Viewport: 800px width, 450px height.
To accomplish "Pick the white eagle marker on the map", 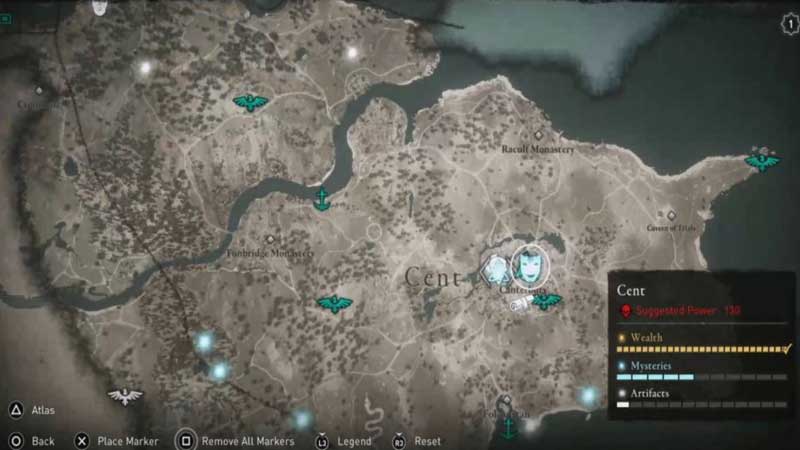I will (x=125, y=396).
